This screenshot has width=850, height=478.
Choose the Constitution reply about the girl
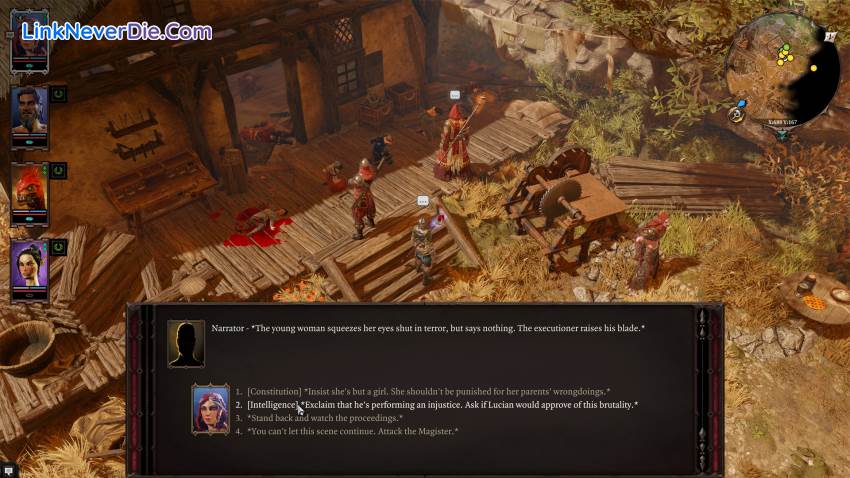point(428,391)
